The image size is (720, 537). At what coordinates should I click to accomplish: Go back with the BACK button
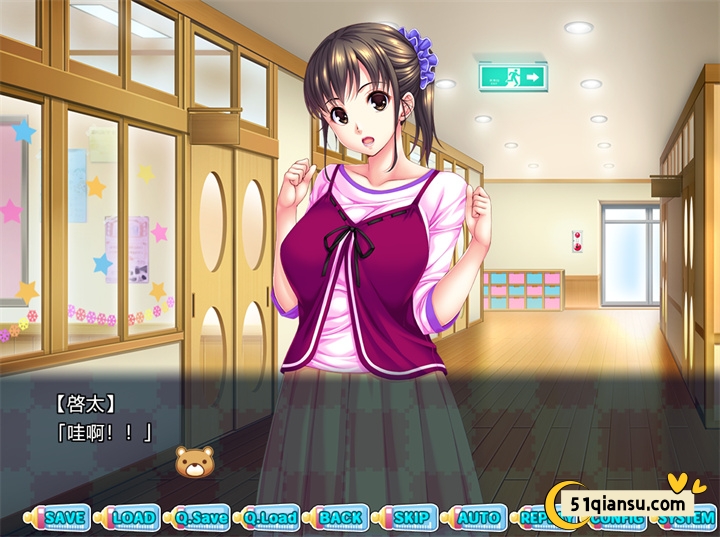click(340, 518)
